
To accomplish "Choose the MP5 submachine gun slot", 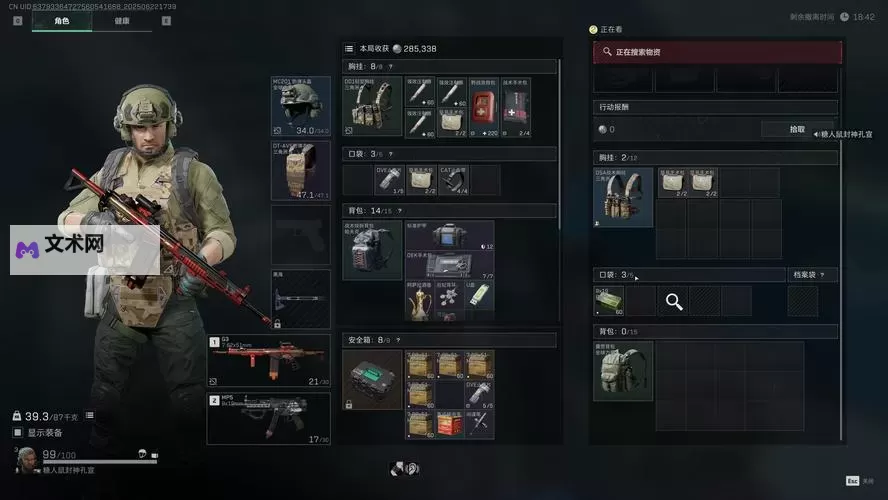I will pos(268,418).
